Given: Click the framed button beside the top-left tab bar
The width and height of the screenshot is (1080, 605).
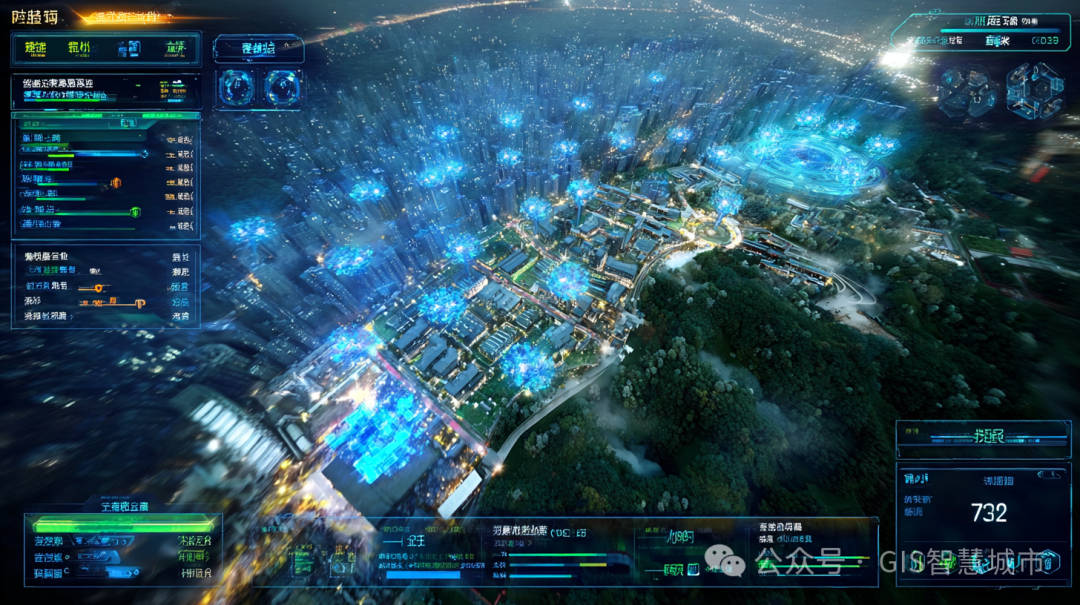Looking at the screenshot, I should [258, 48].
